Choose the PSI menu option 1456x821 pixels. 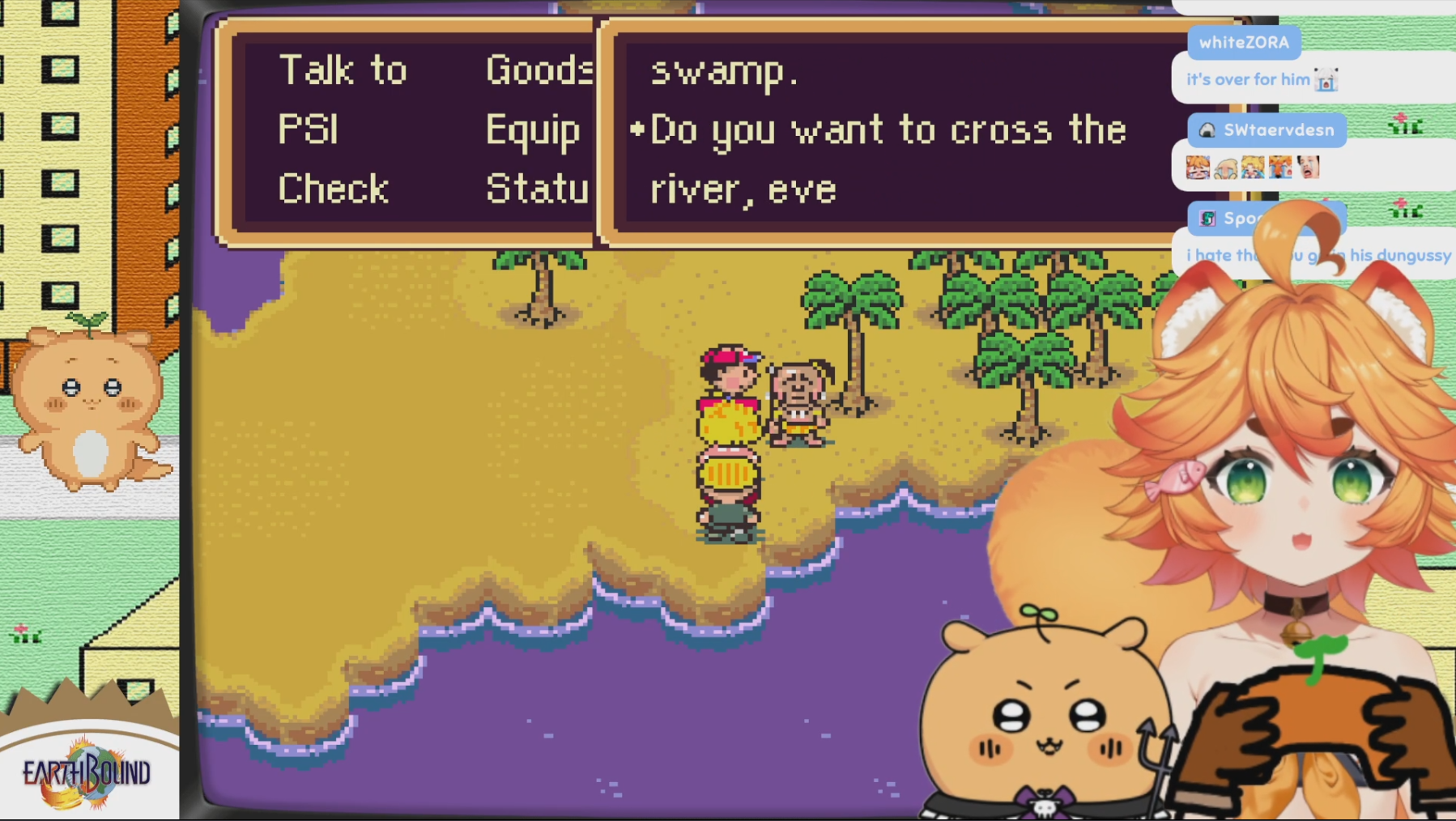(308, 130)
